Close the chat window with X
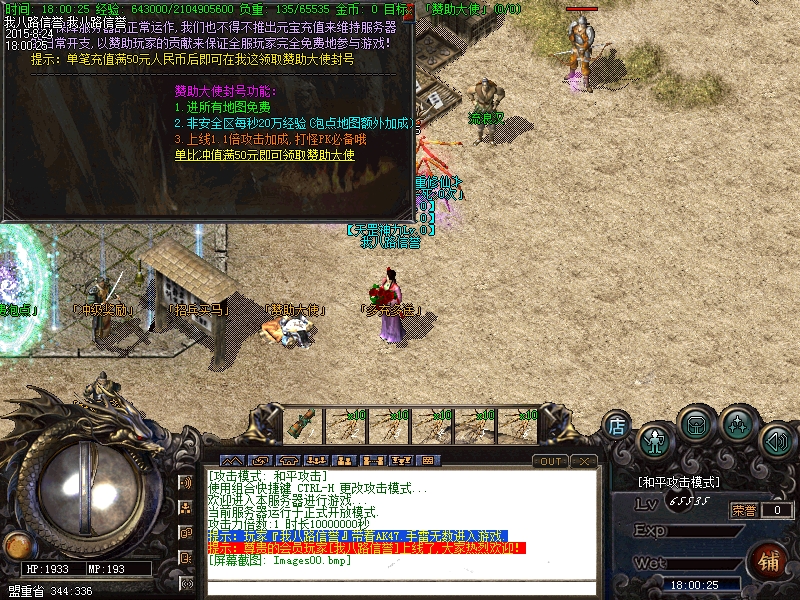Screen dimensions: 800x600 pyautogui.click(x=584, y=461)
